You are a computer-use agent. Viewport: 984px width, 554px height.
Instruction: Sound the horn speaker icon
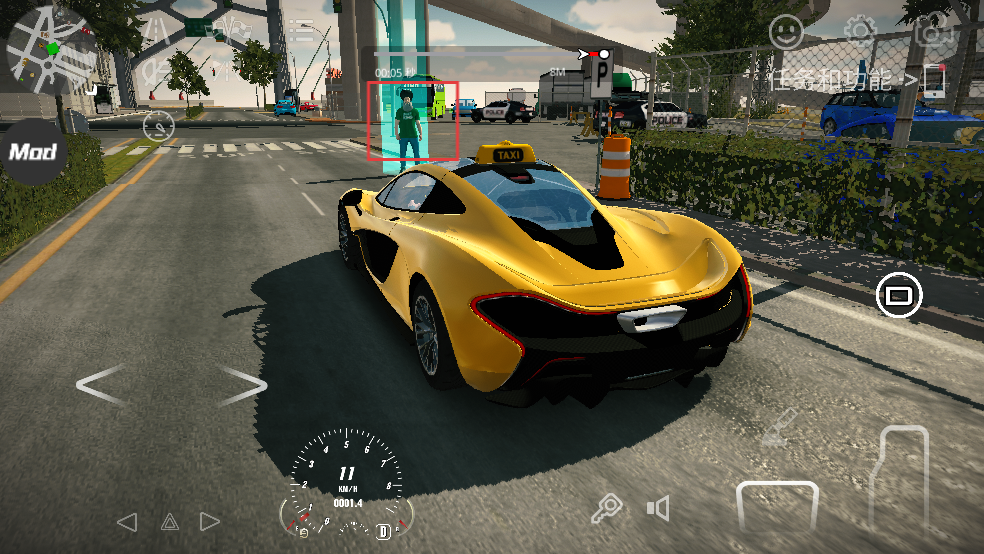point(657,509)
